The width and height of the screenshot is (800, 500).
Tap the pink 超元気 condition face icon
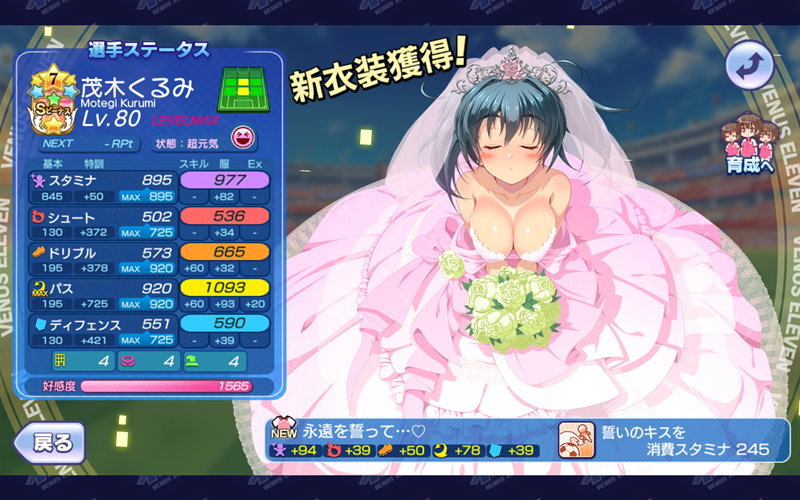(x=240, y=137)
